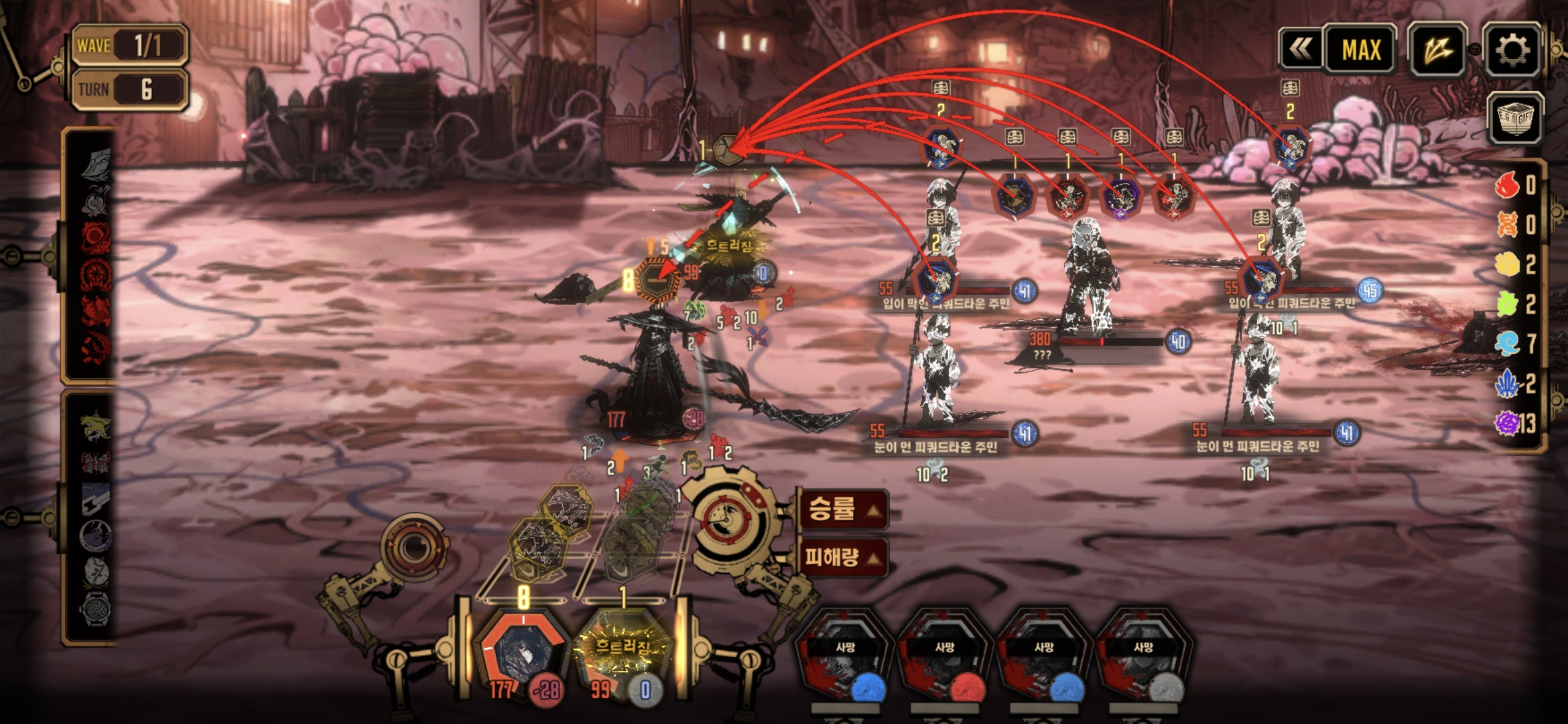Viewport: 1568px width, 724px height.
Task: Open the E.G.O Gift box
Action: pos(1515,118)
